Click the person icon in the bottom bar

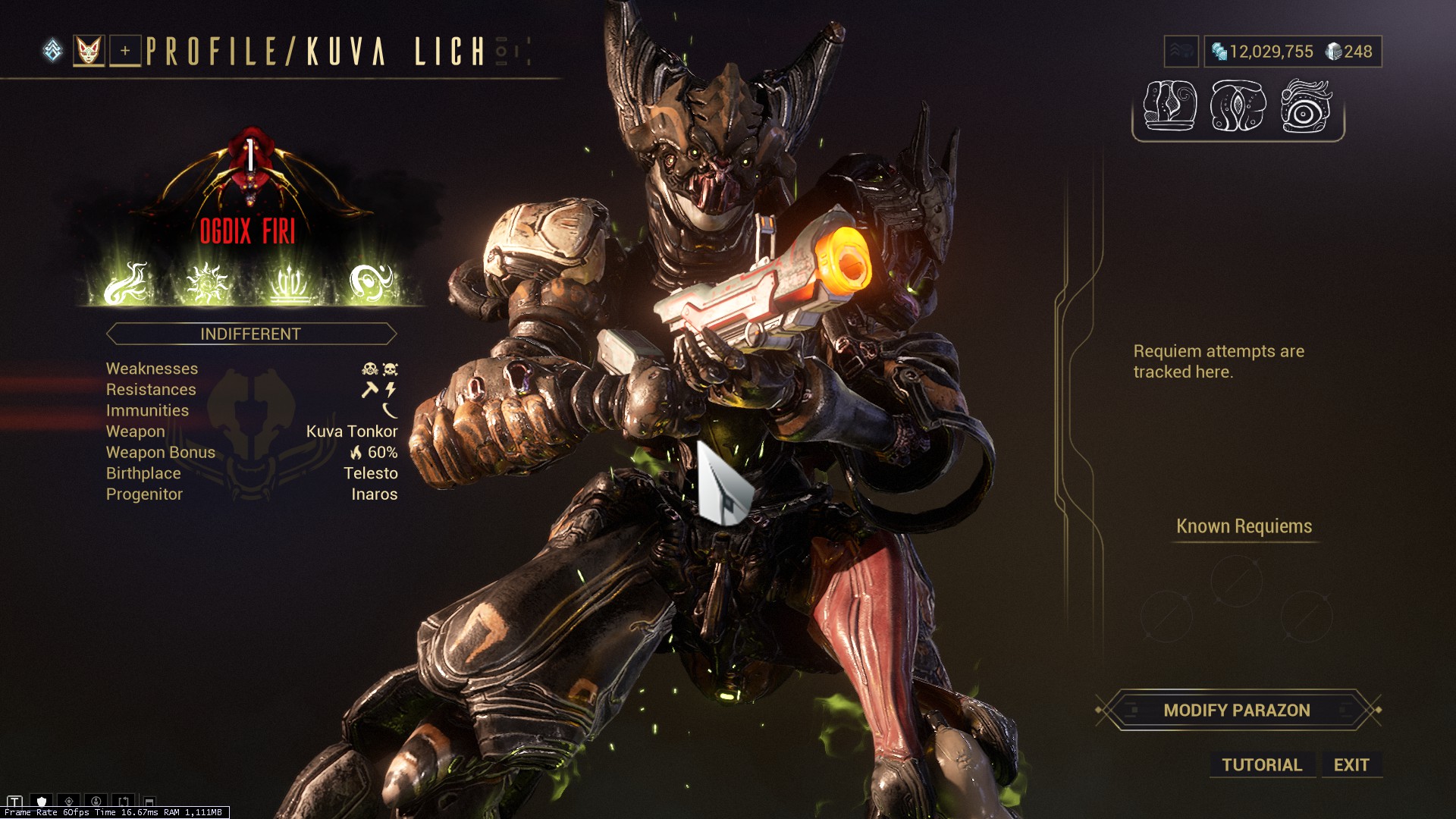click(x=95, y=801)
